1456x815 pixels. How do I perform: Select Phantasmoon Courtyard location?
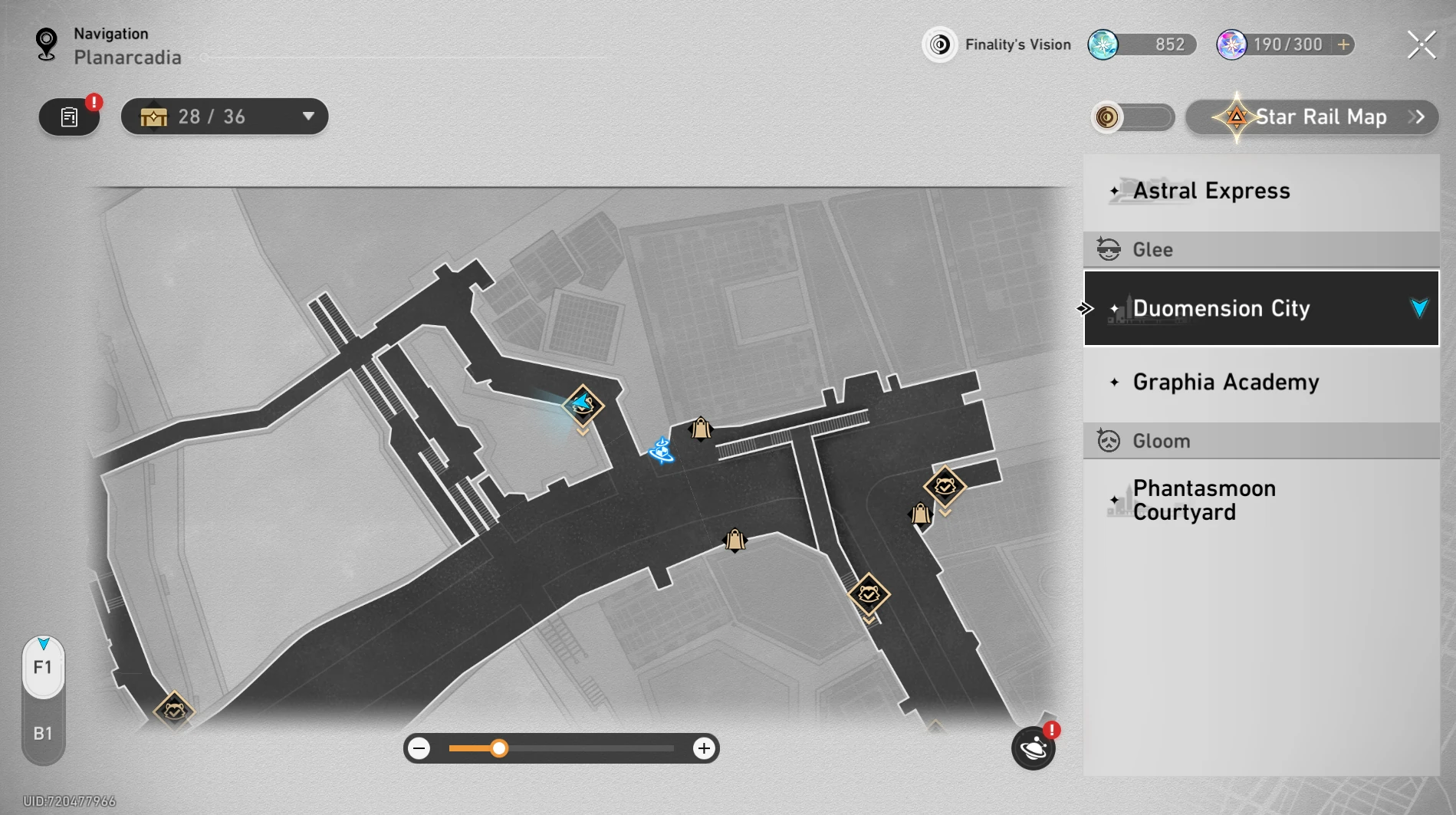[1260, 500]
